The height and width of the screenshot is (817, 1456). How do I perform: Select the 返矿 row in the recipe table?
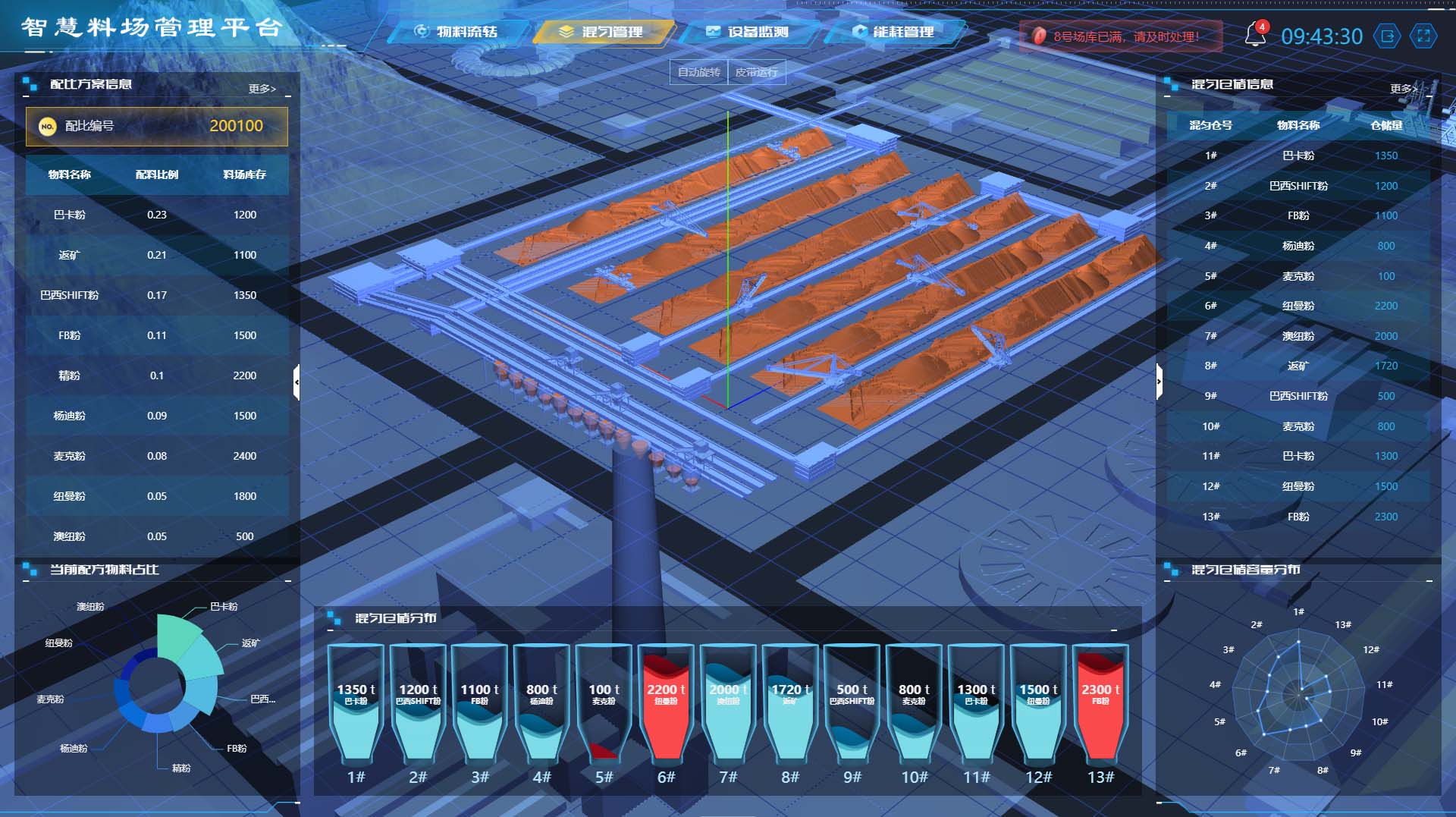[x=156, y=255]
